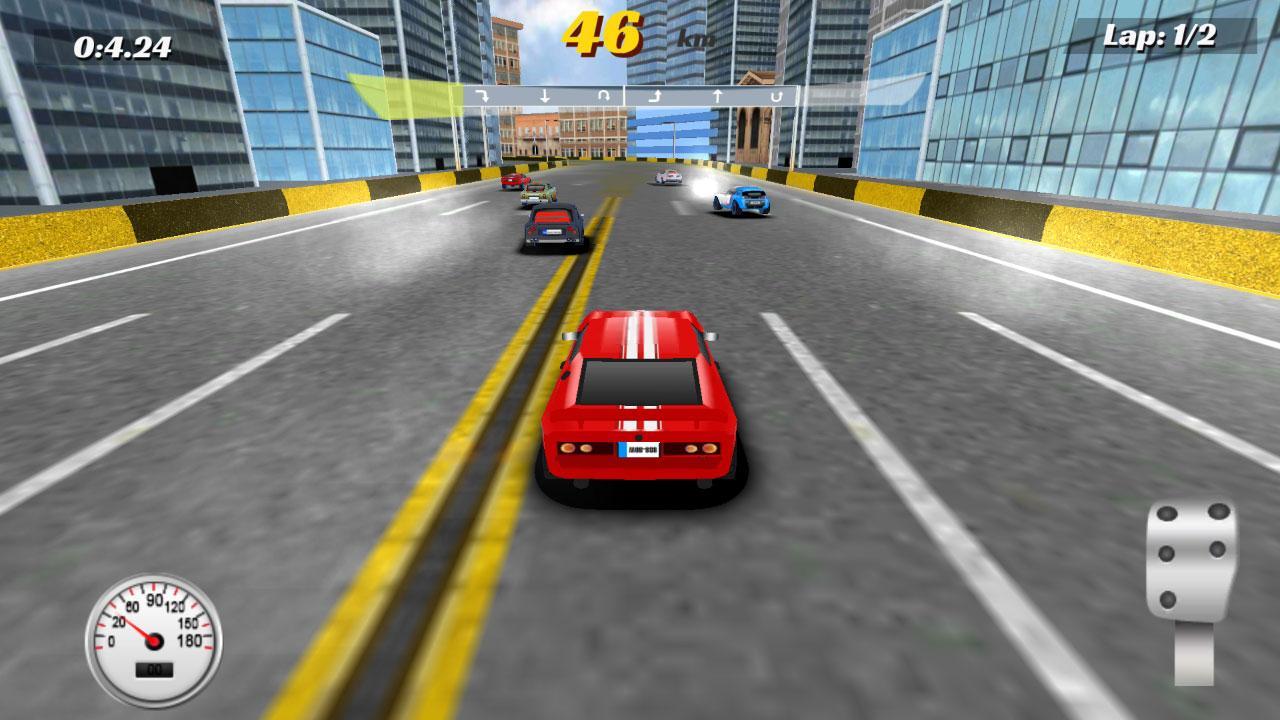Select the blue opponent car ahead
The image size is (1280, 720).
(745, 202)
